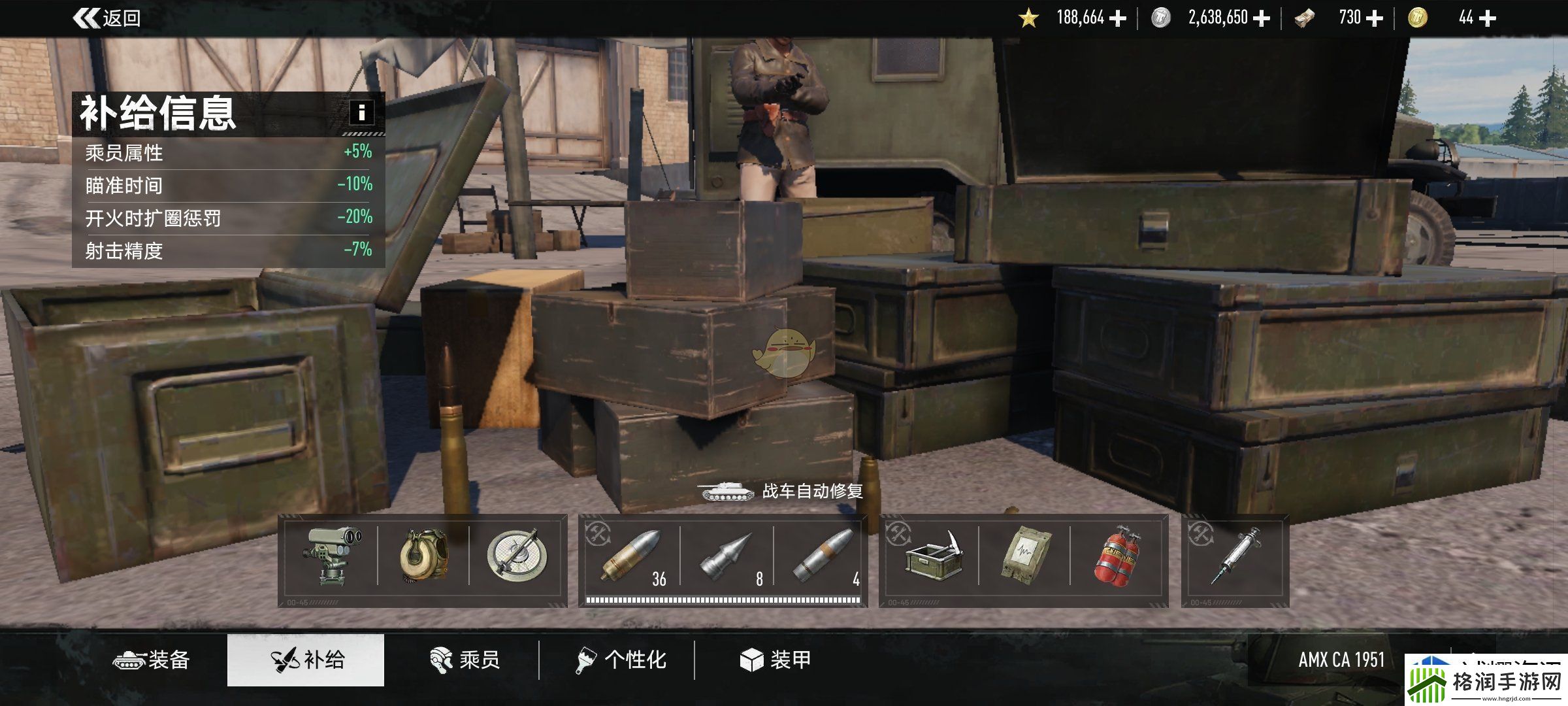1568x706 pixels.
Task: Select the repair toolbox consumable
Action: click(932, 556)
